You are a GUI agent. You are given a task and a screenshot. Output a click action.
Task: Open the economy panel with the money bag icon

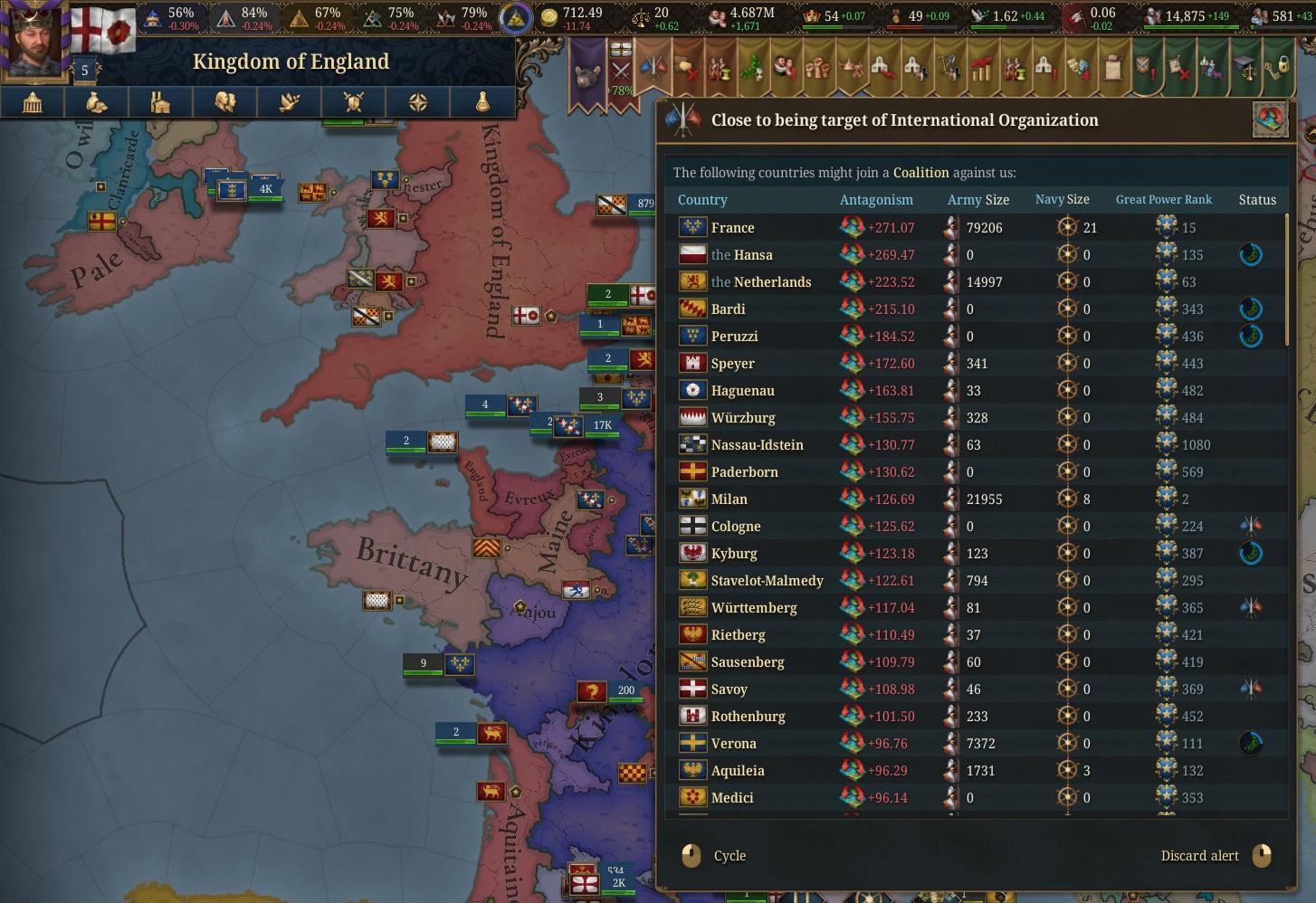[x=97, y=102]
